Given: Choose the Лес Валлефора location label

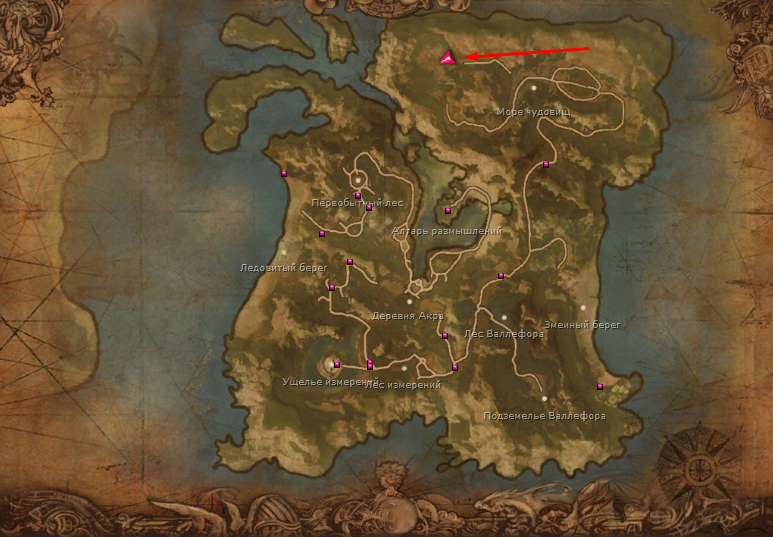Looking at the screenshot, I should tap(504, 334).
